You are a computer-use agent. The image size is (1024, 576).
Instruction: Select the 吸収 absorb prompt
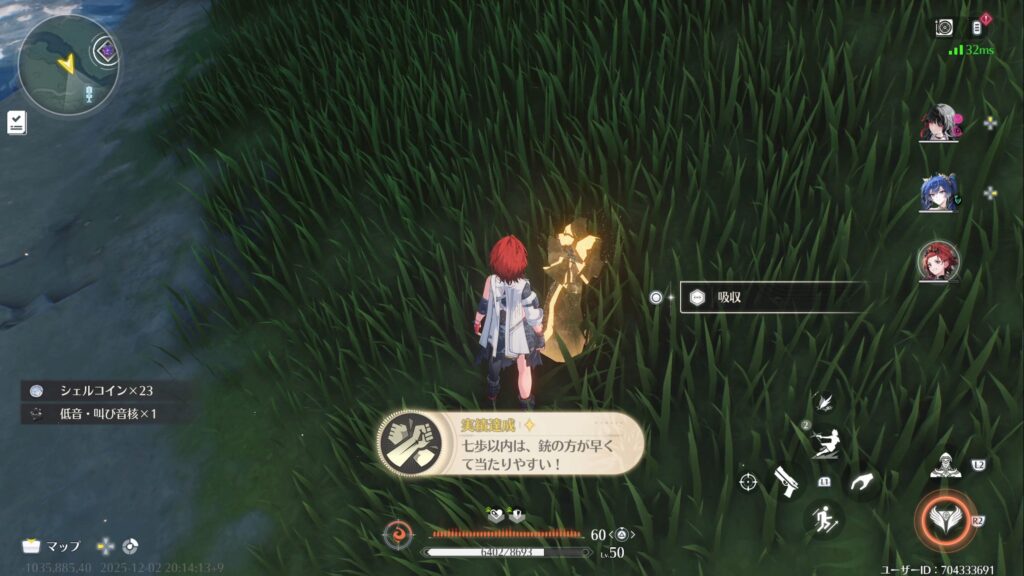pyautogui.click(x=772, y=297)
